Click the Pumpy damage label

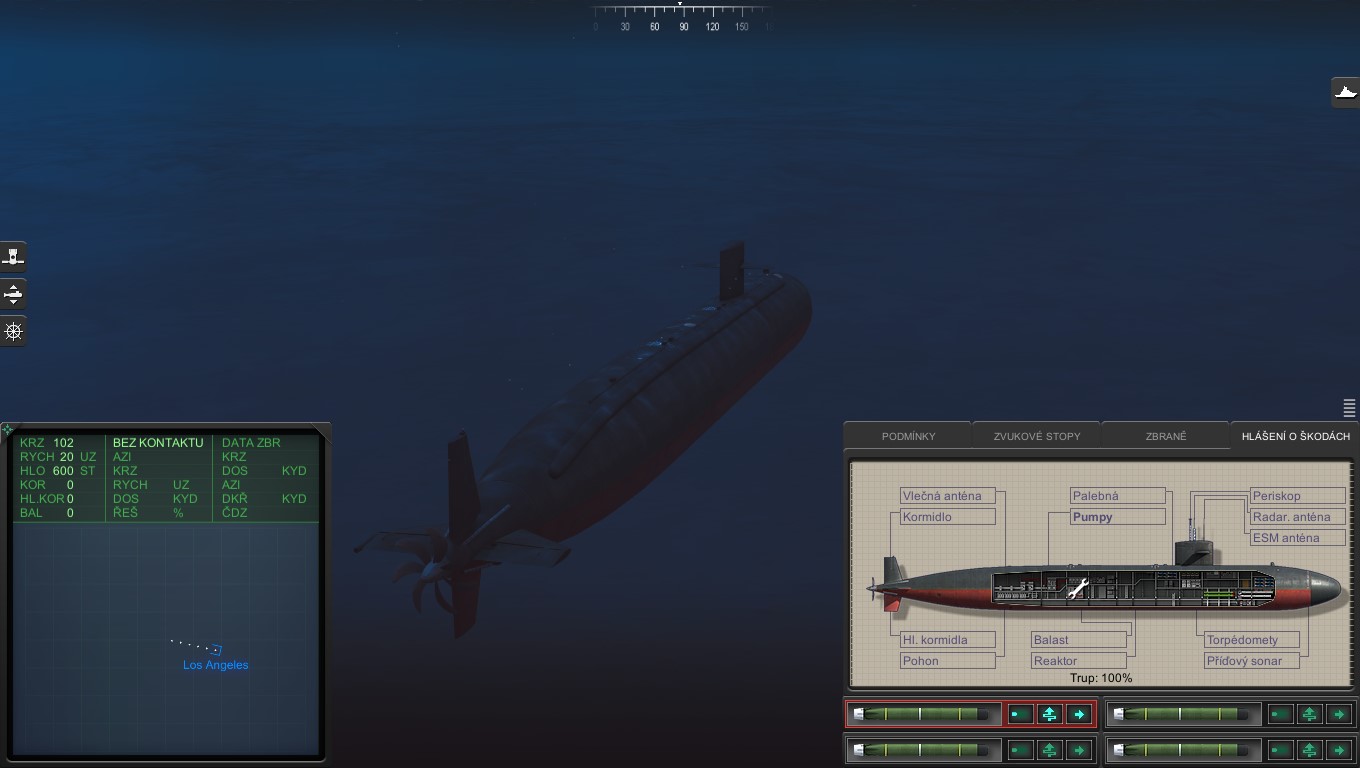tap(1117, 517)
